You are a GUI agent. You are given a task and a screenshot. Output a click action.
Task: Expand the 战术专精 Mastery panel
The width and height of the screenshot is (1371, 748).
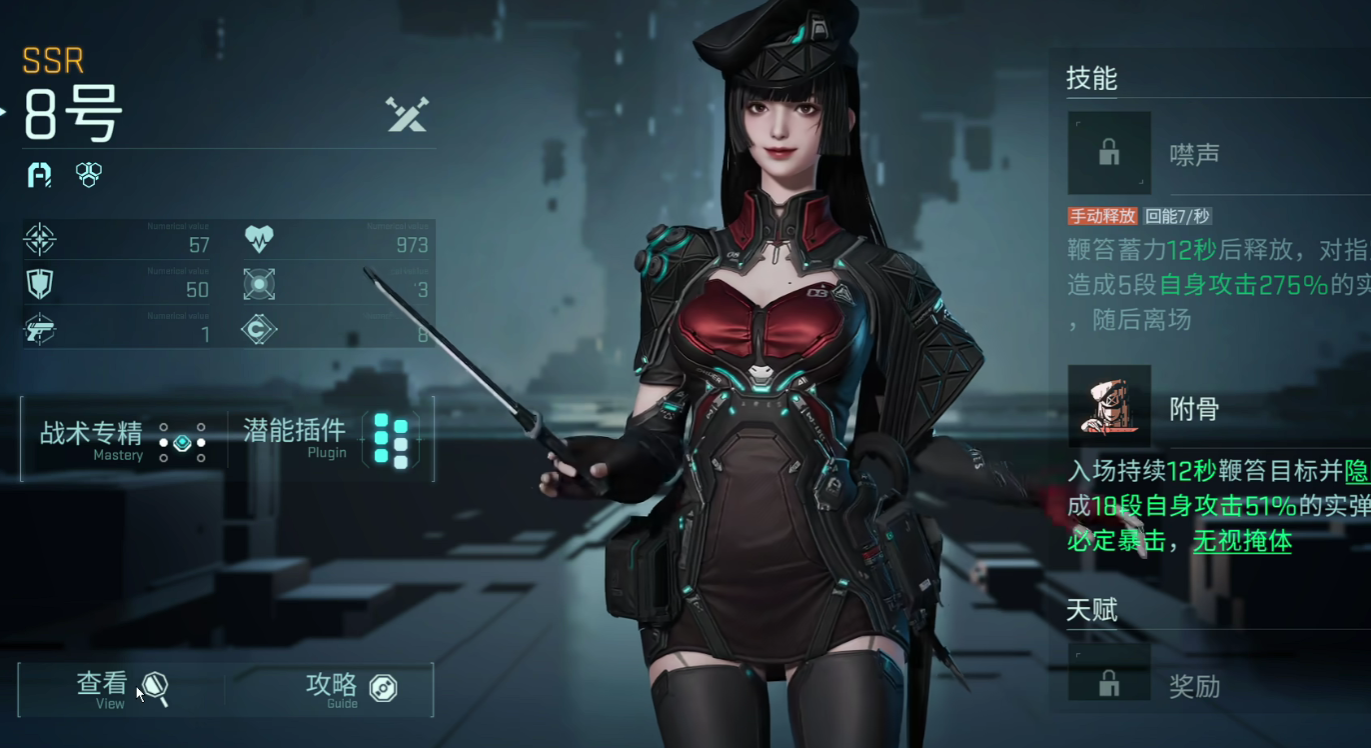coord(90,437)
